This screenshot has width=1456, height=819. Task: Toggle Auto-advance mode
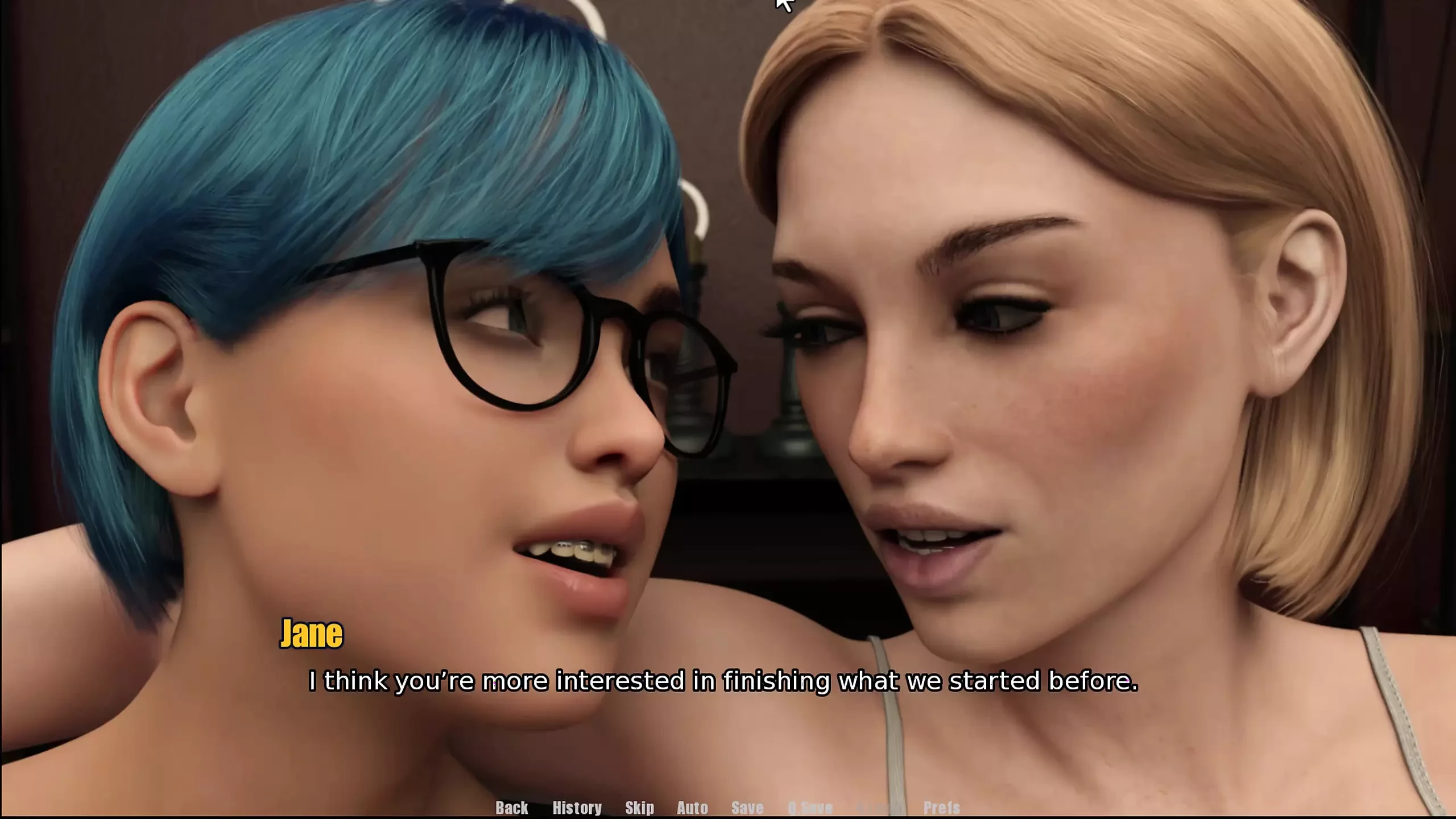coord(692,807)
